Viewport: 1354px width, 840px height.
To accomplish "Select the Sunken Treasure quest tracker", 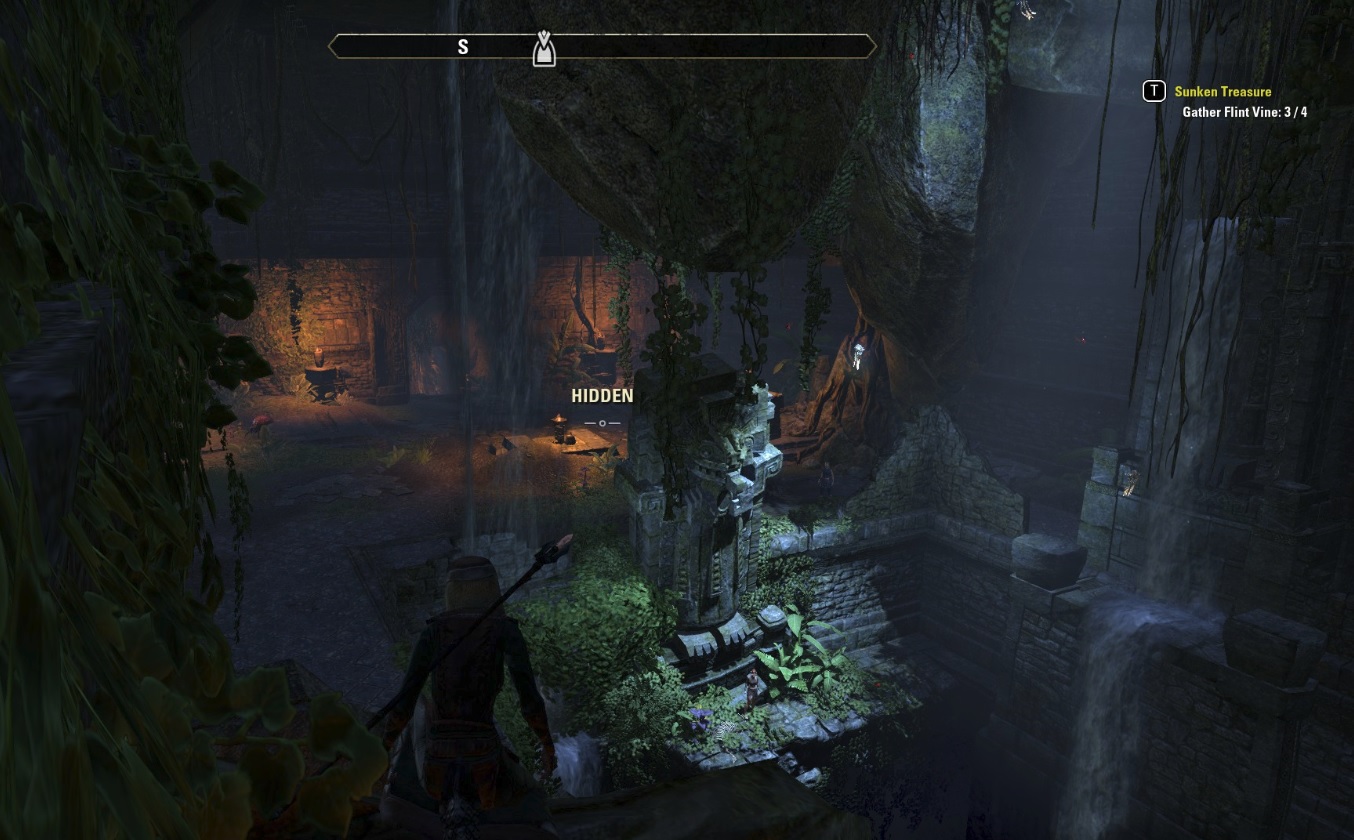I will [1222, 92].
